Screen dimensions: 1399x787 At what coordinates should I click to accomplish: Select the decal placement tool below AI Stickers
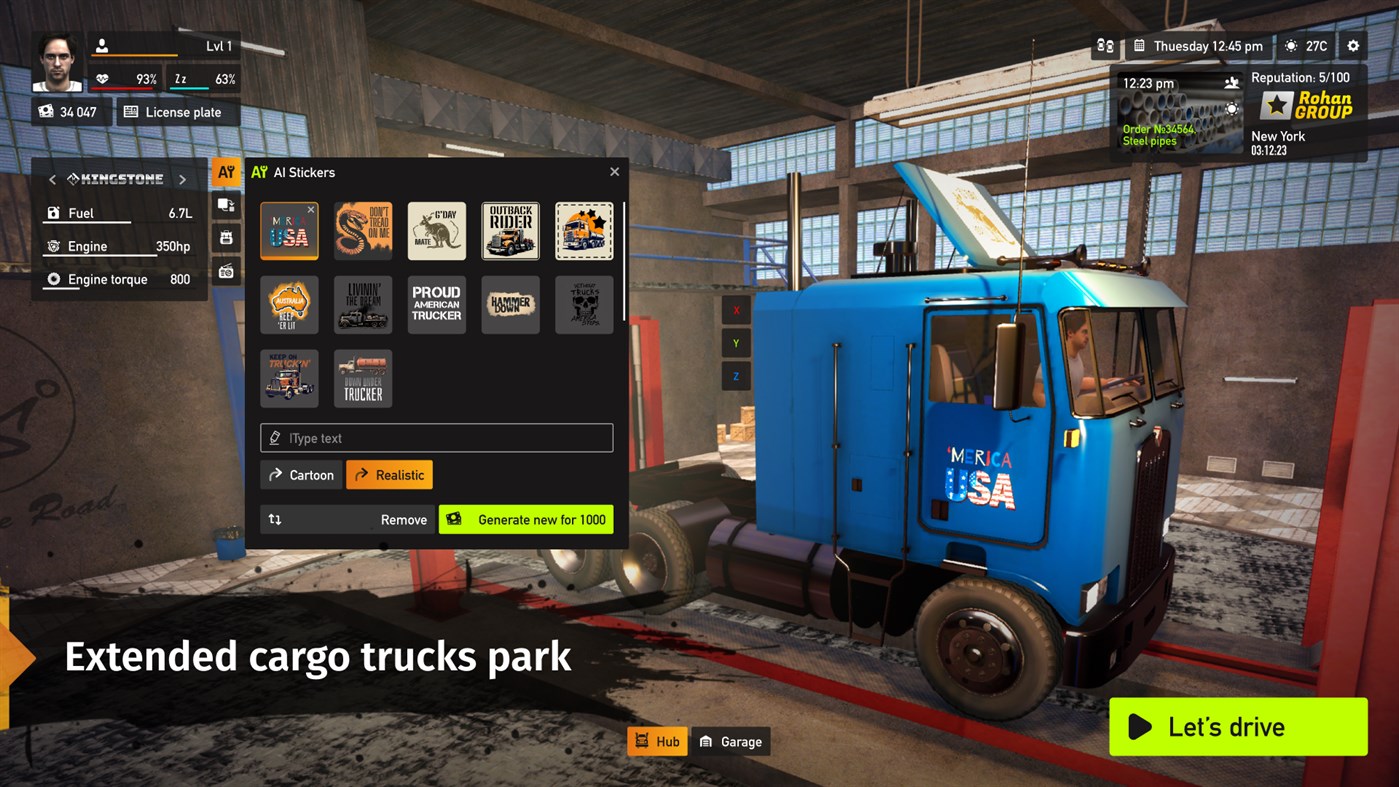[x=226, y=205]
